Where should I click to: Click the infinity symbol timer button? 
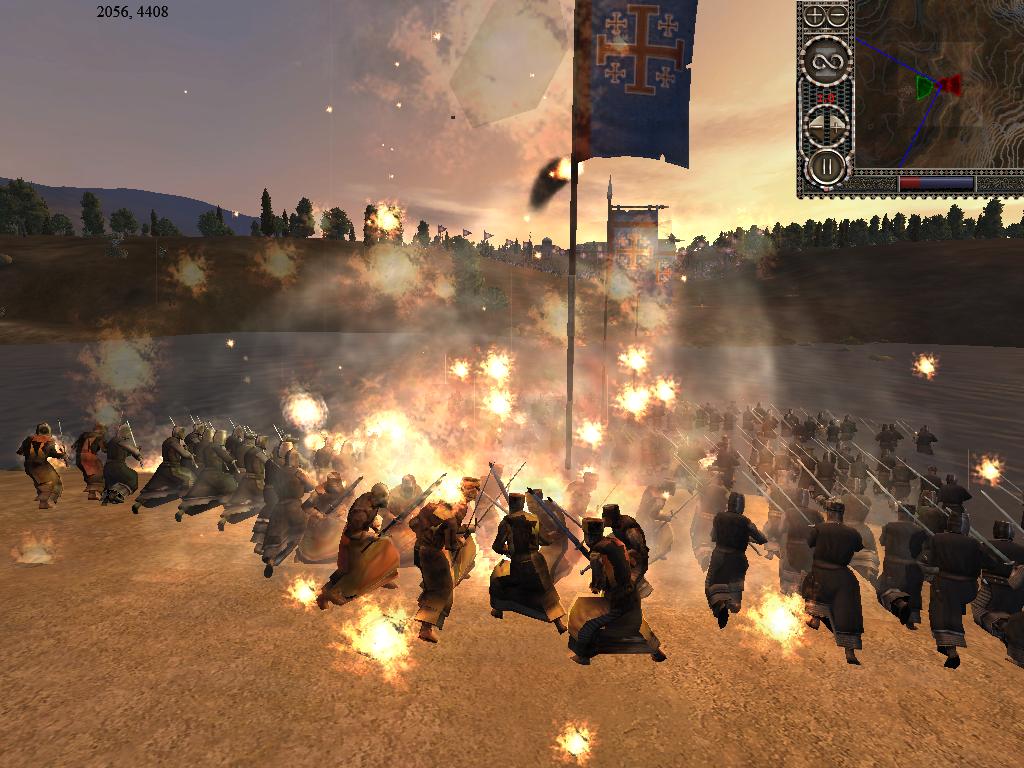tap(827, 62)
